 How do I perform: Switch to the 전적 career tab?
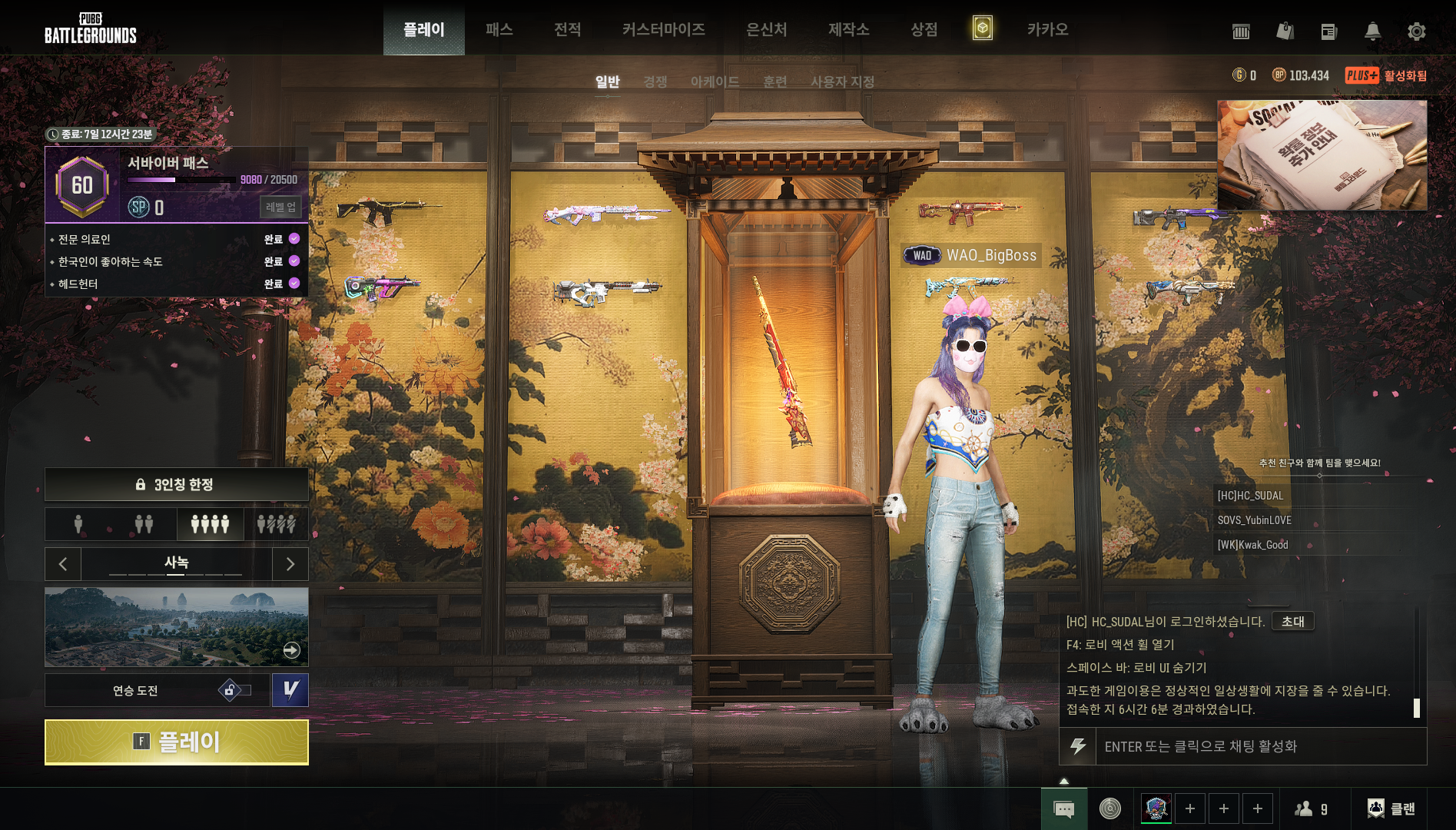[567, 29]
